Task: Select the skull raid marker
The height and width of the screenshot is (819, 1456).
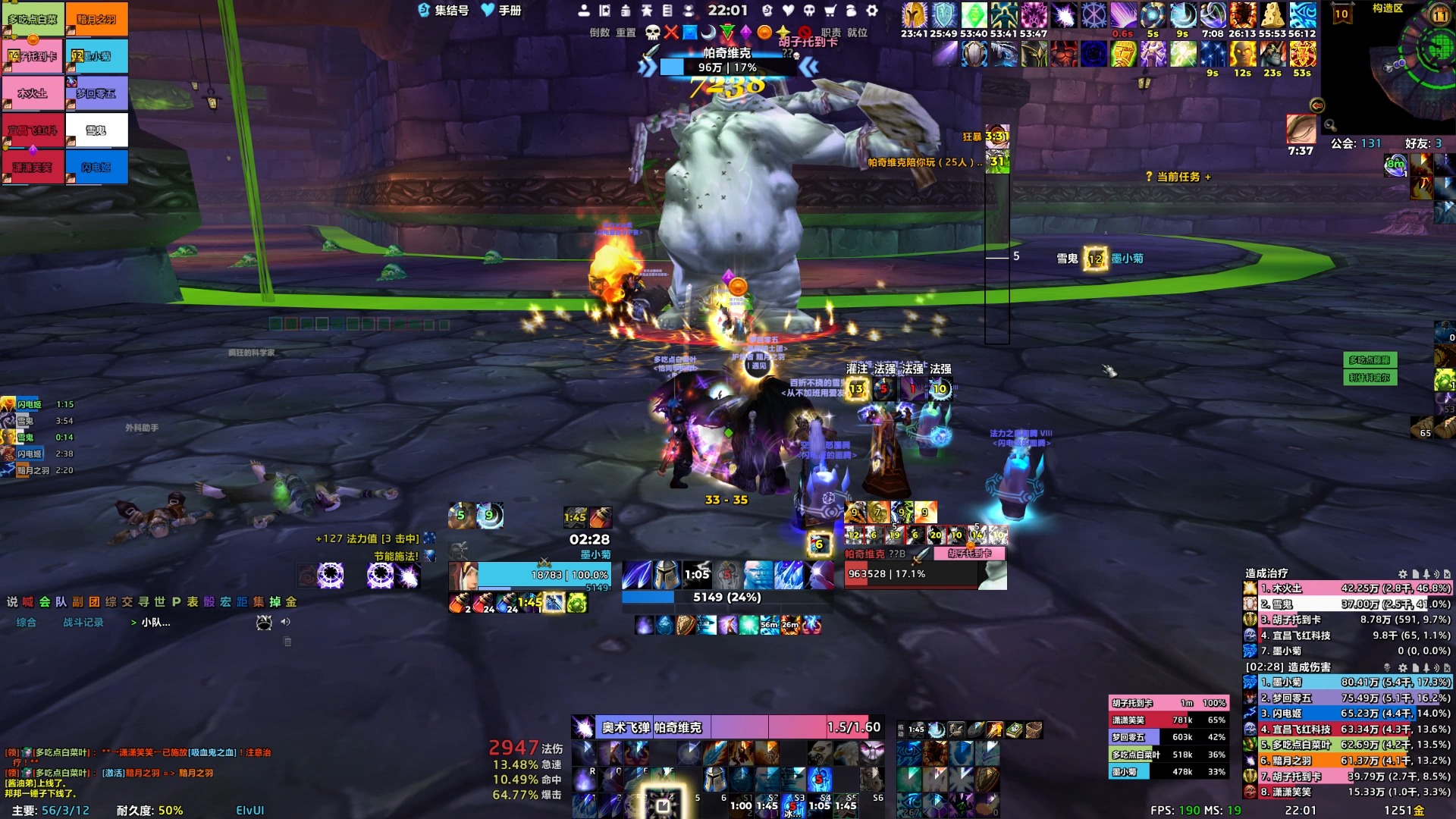Action: 652,33
